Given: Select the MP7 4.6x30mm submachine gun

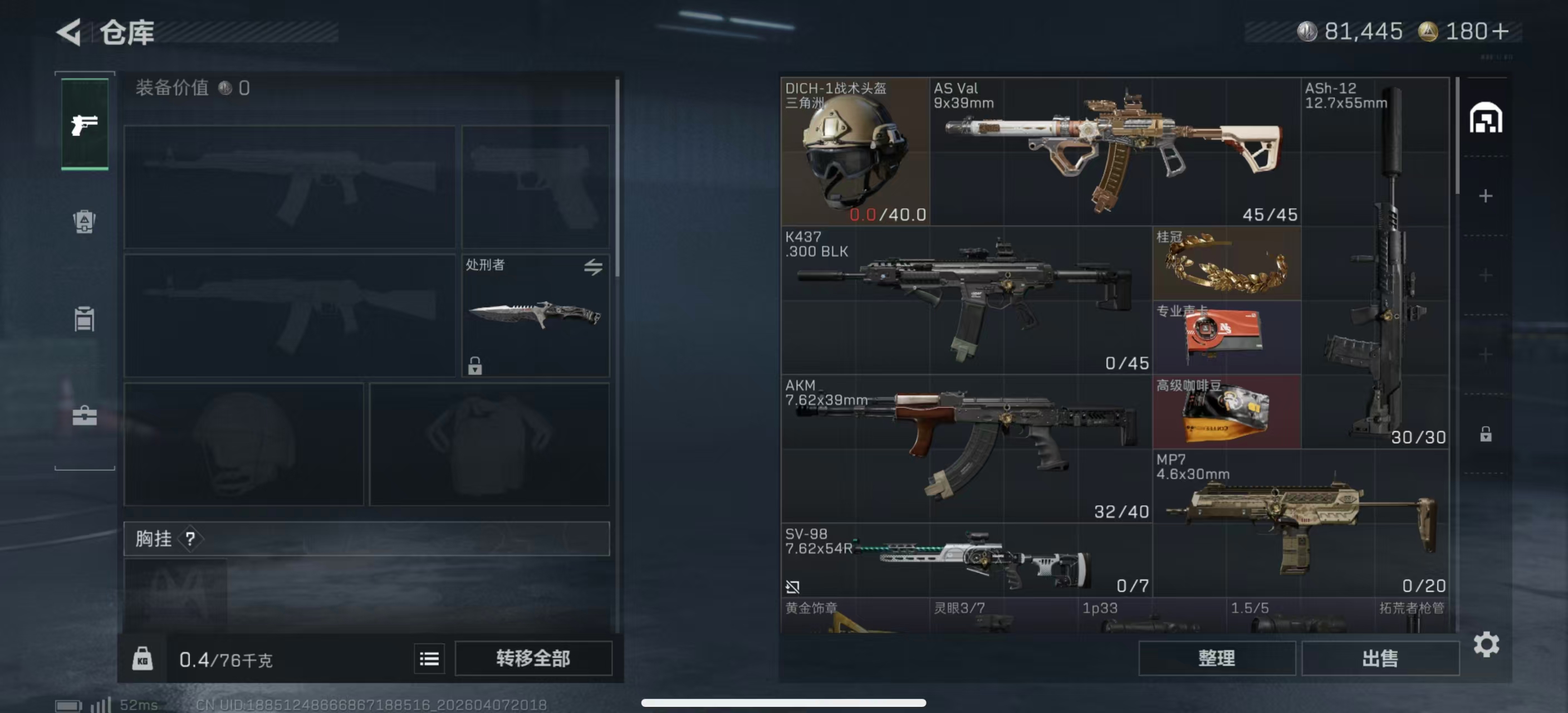Looking at the screenshot, I should [1300, 523].
